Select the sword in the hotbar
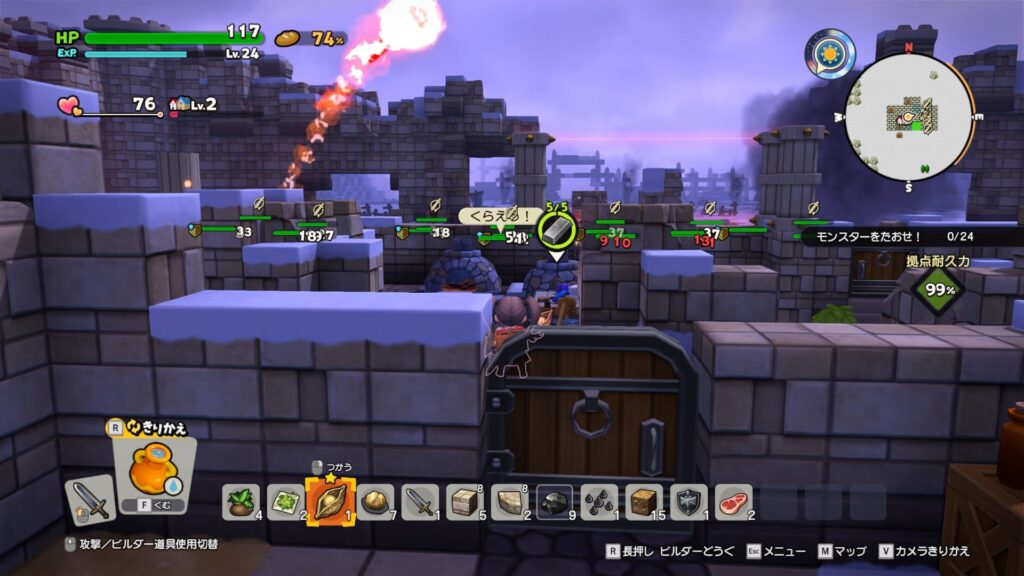The width and height of the screenshot is (1024, 576). coord(420,501)
